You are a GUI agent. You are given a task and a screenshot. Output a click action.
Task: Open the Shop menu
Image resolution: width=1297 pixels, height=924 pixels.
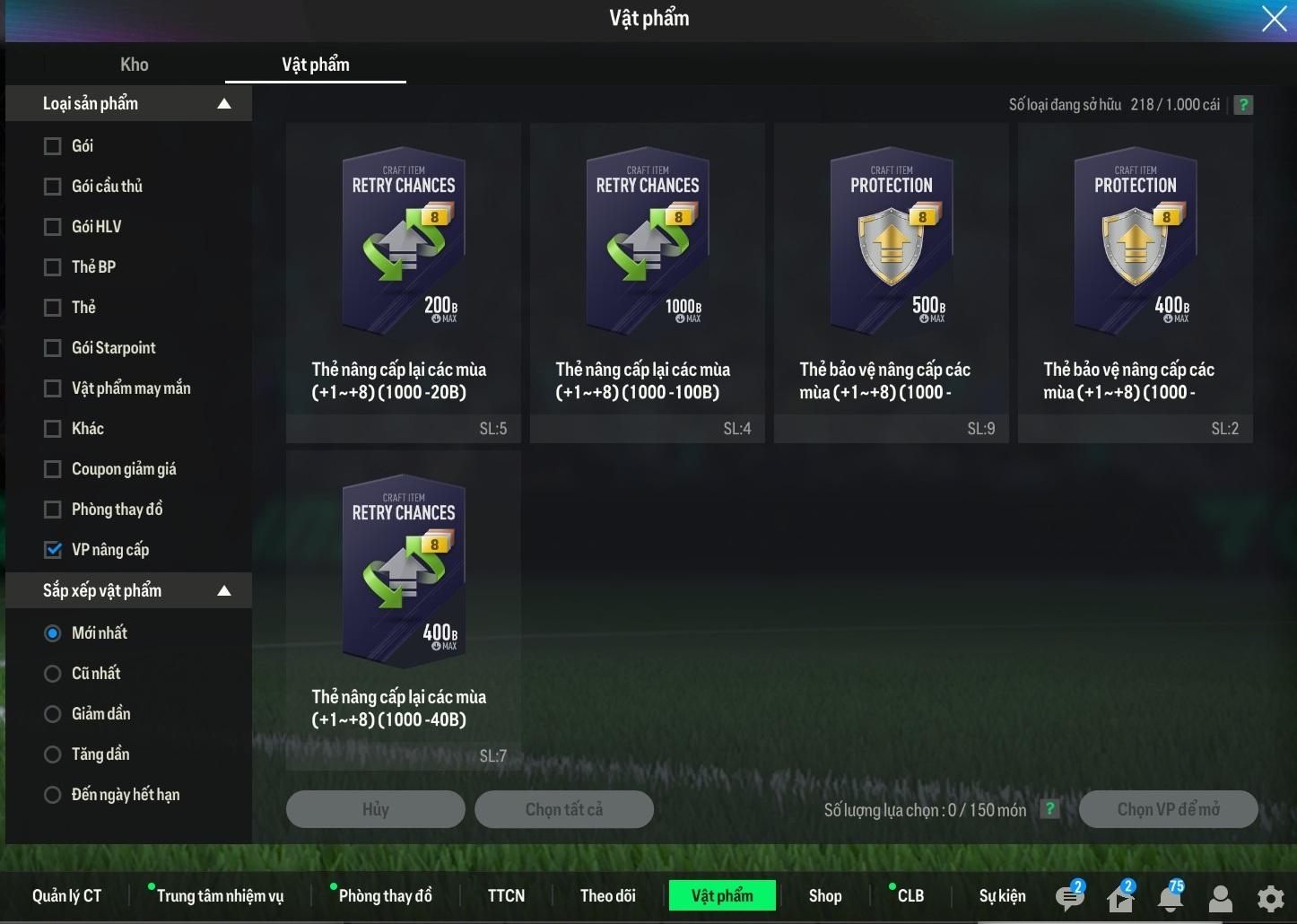825,896
